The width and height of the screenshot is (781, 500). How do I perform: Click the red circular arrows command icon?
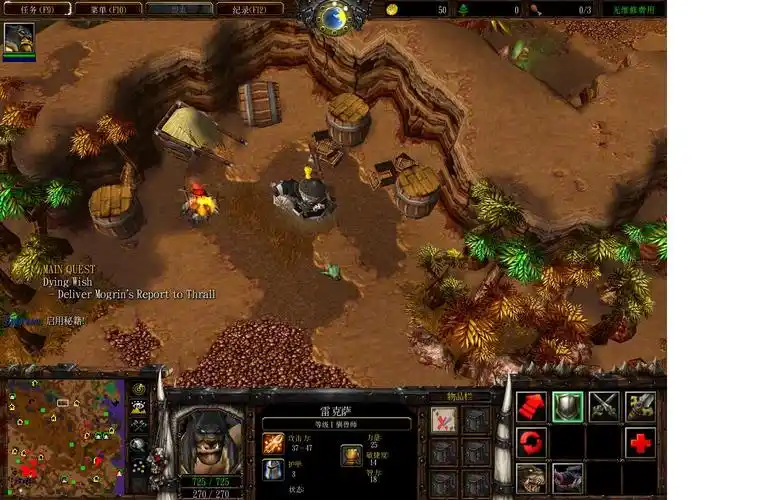pyautogui.click(x=532, y=442)
